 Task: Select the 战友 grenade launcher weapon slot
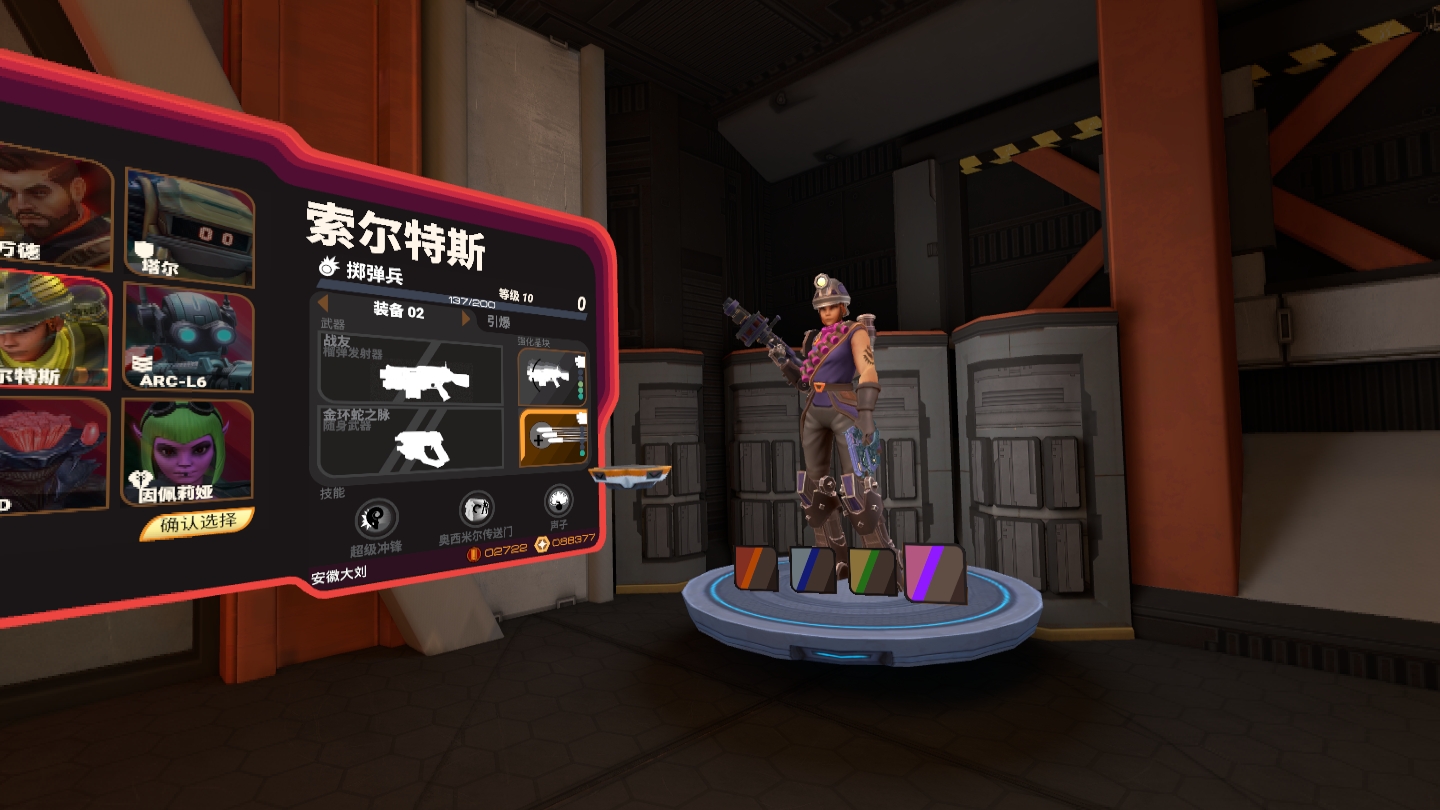click(x=410, y=370)
